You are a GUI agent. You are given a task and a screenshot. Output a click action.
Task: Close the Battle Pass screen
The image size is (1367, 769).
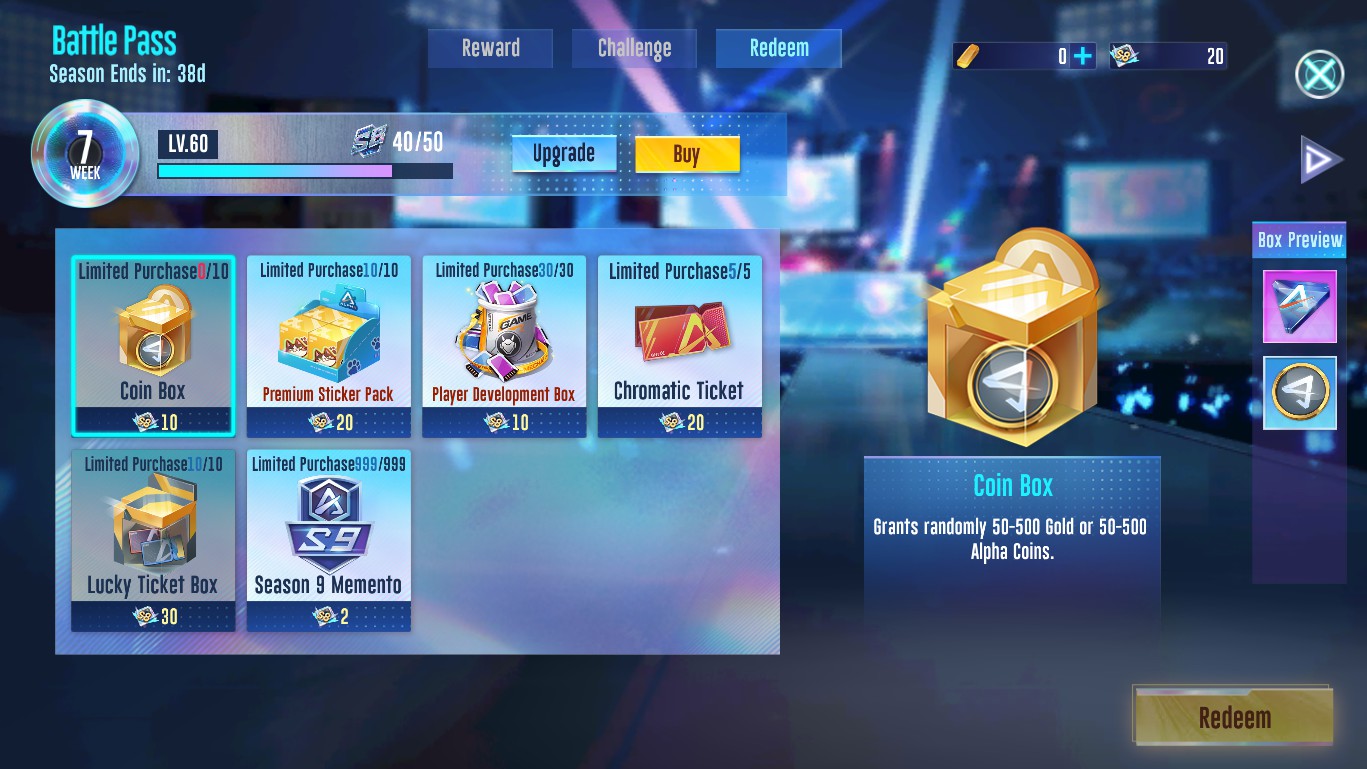point(1319,74)
